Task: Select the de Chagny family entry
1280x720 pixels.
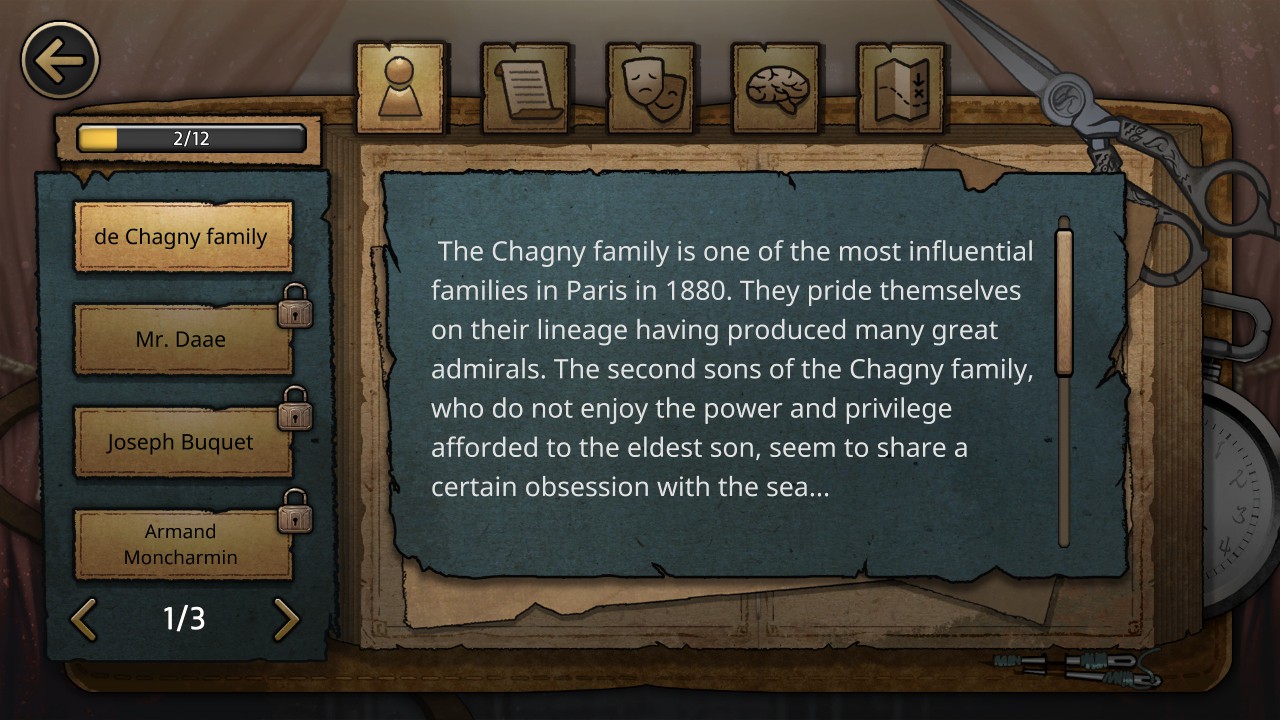Action: 183,237
